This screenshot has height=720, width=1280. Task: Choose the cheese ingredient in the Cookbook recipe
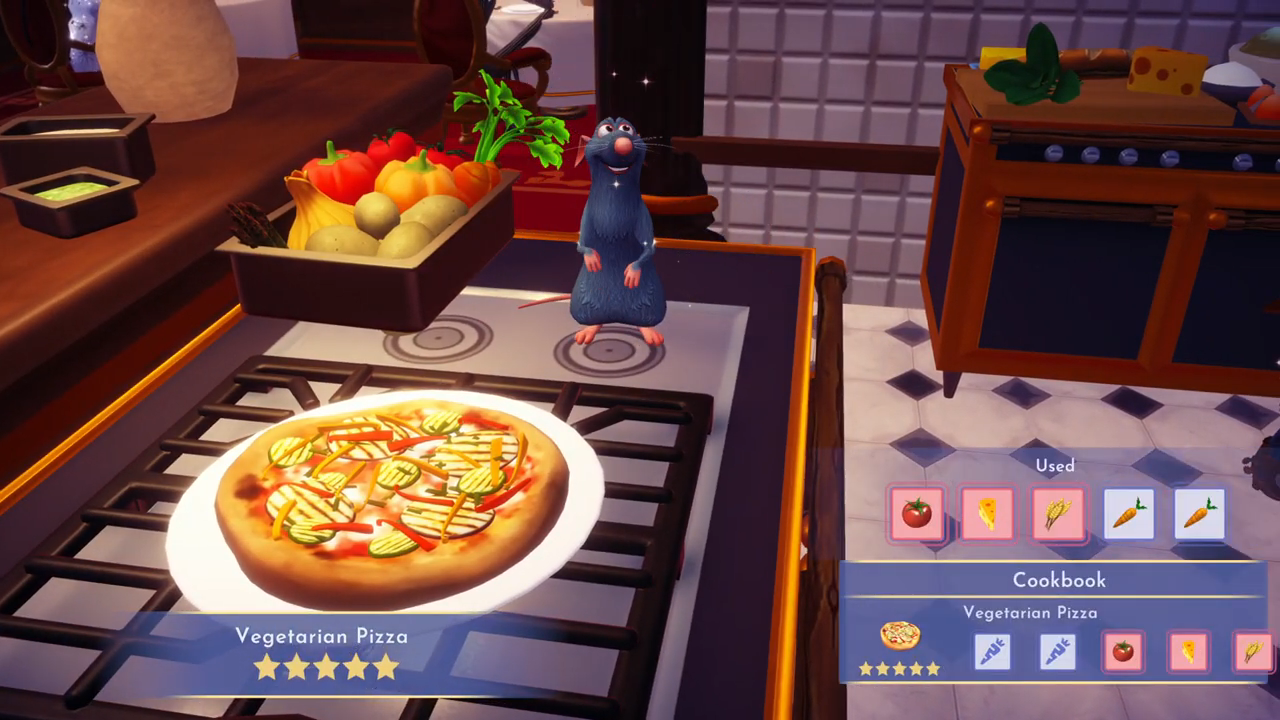pos(1188,651)
